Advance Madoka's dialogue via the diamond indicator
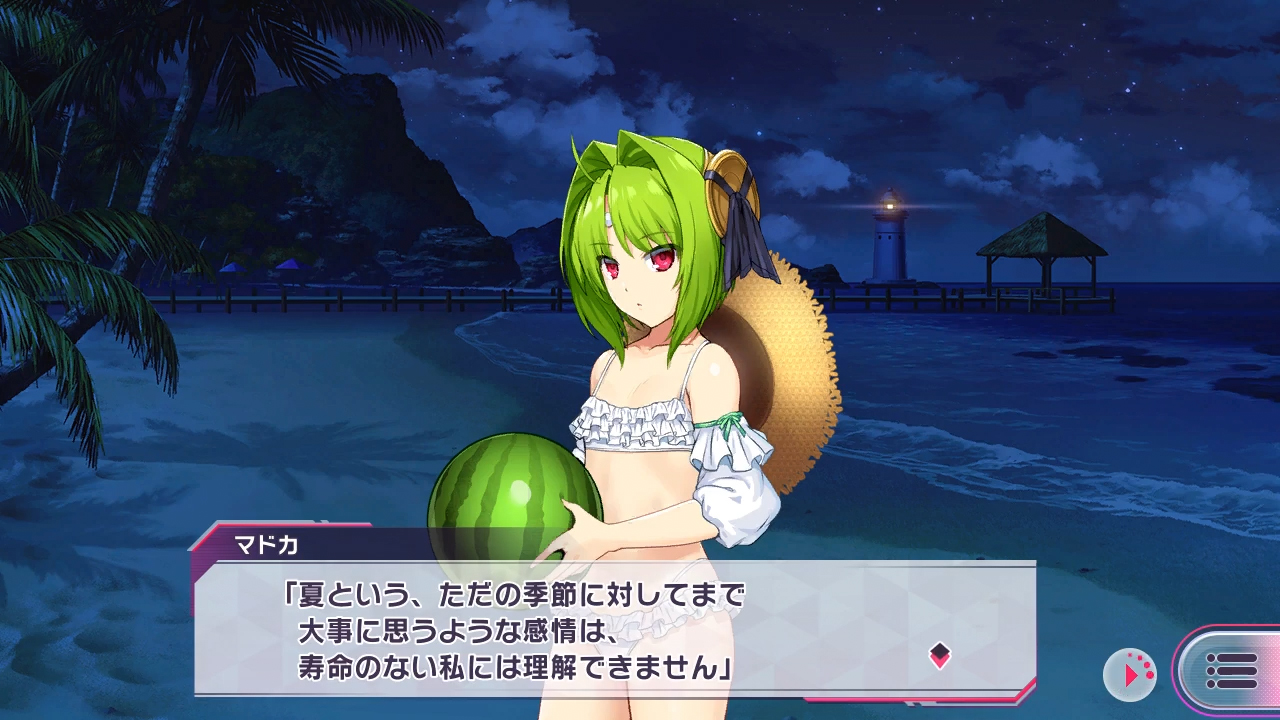 click(x=939, y=655)
